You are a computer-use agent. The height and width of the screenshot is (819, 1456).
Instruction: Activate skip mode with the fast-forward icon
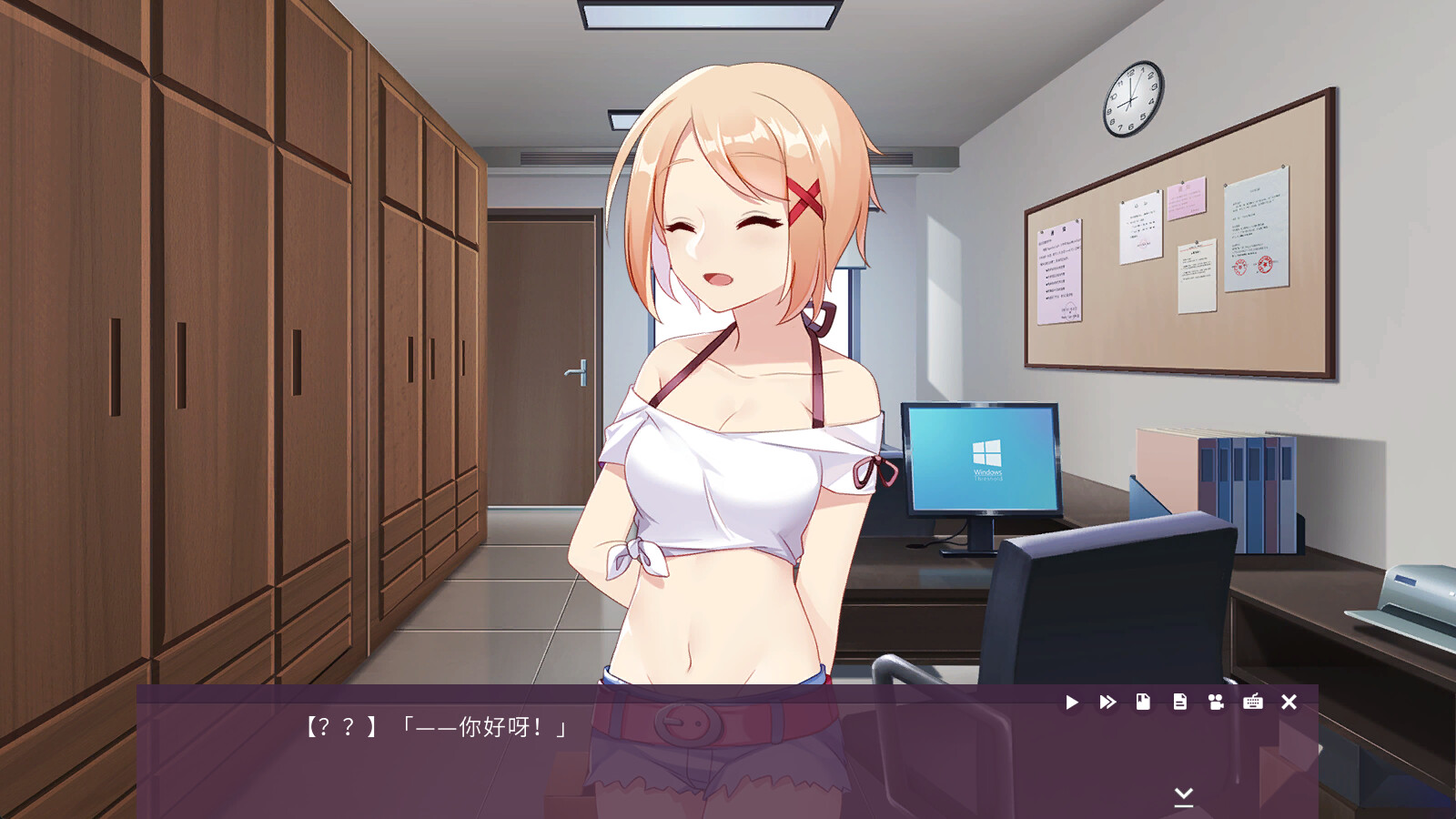(x=1107, y=703)
